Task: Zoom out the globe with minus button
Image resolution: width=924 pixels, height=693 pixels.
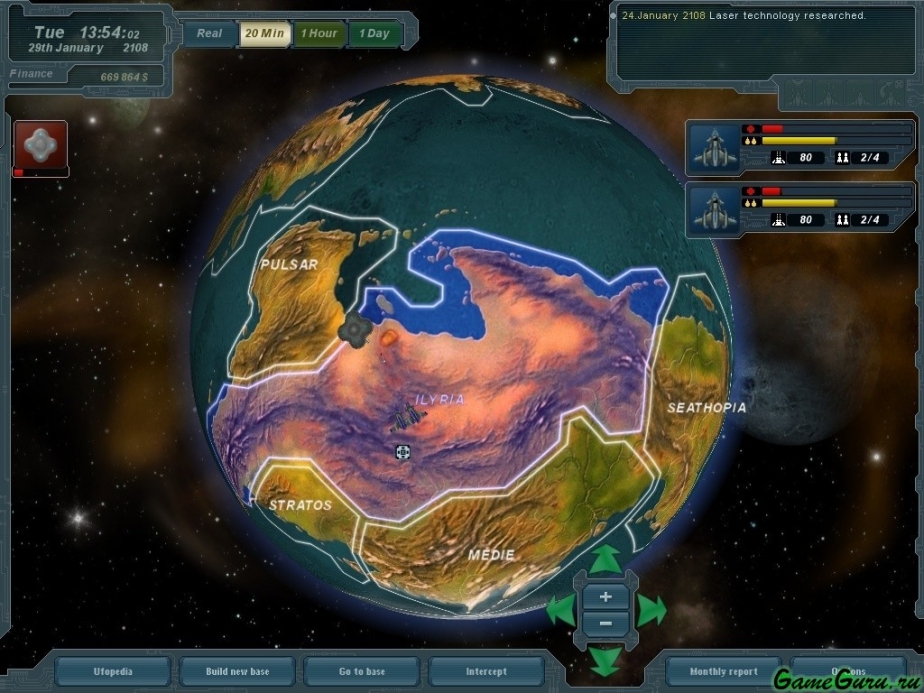Action: (605, 624)
